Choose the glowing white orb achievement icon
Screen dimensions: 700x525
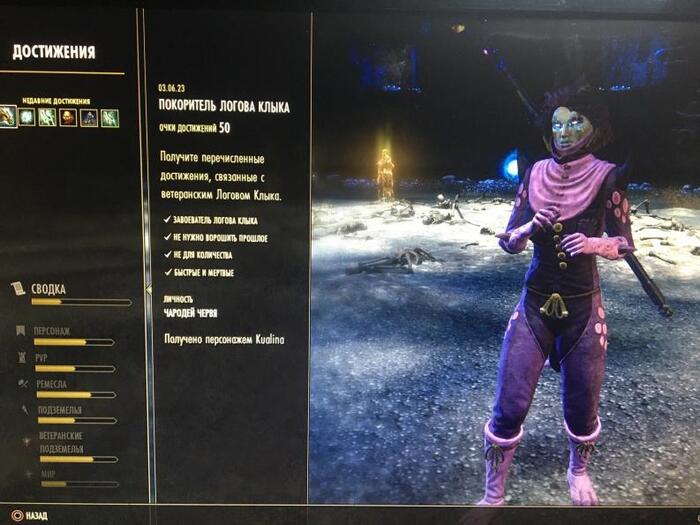(x=26, y=117)
